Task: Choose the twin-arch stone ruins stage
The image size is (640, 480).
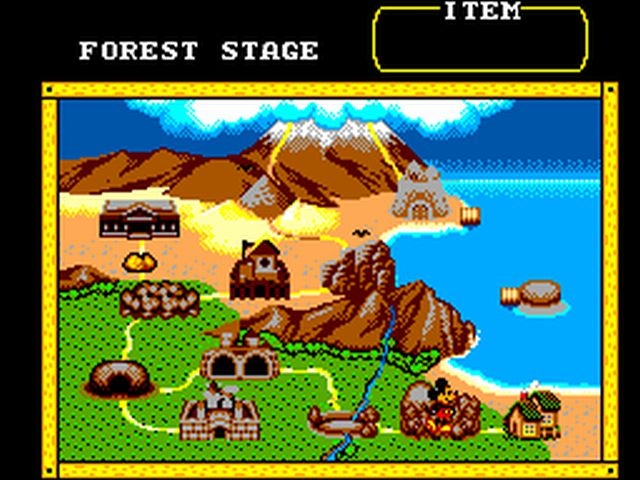Action: [x=238, y=357]
